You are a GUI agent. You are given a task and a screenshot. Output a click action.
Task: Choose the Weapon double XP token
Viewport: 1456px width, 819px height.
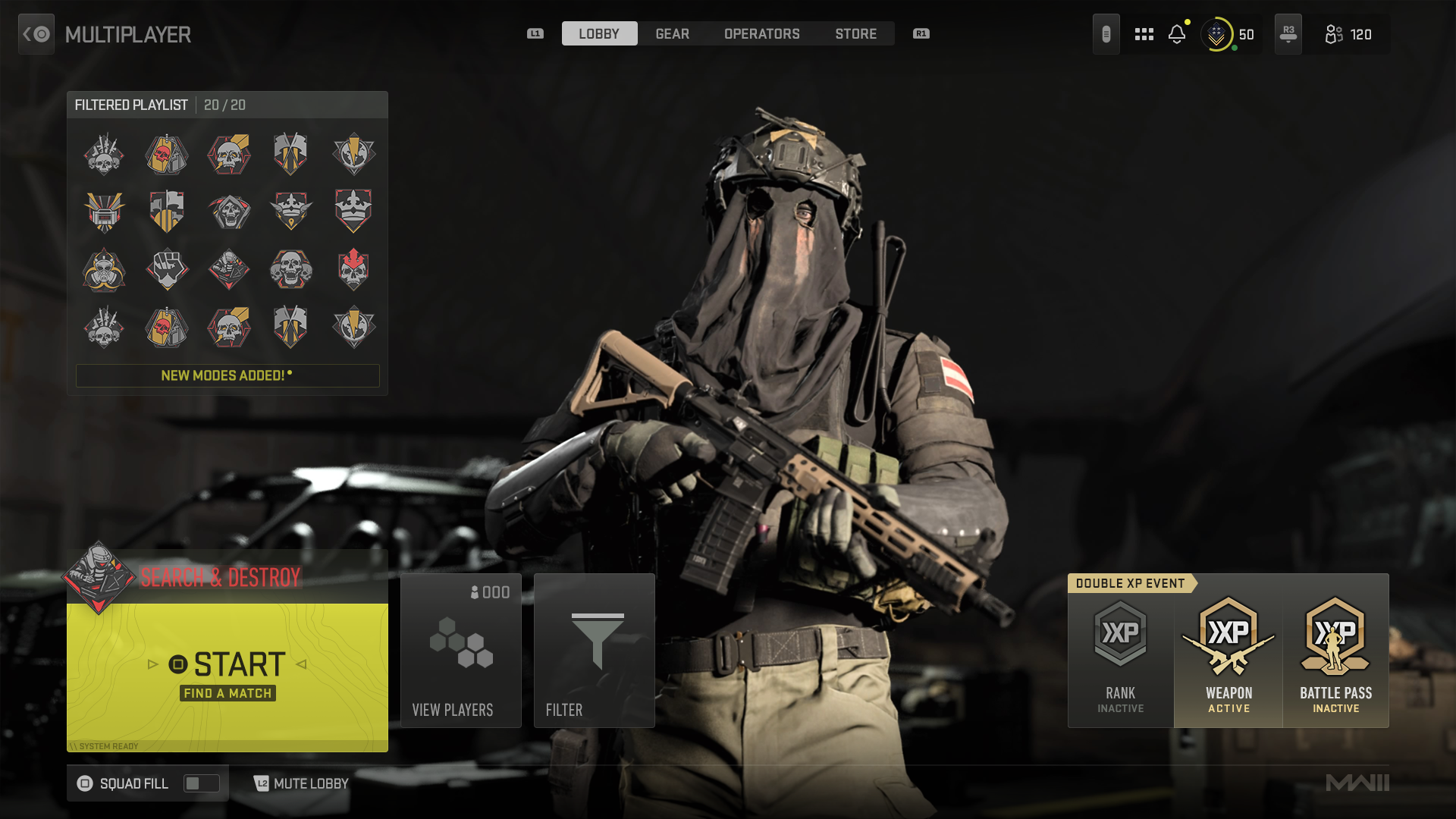point(1228,654)
